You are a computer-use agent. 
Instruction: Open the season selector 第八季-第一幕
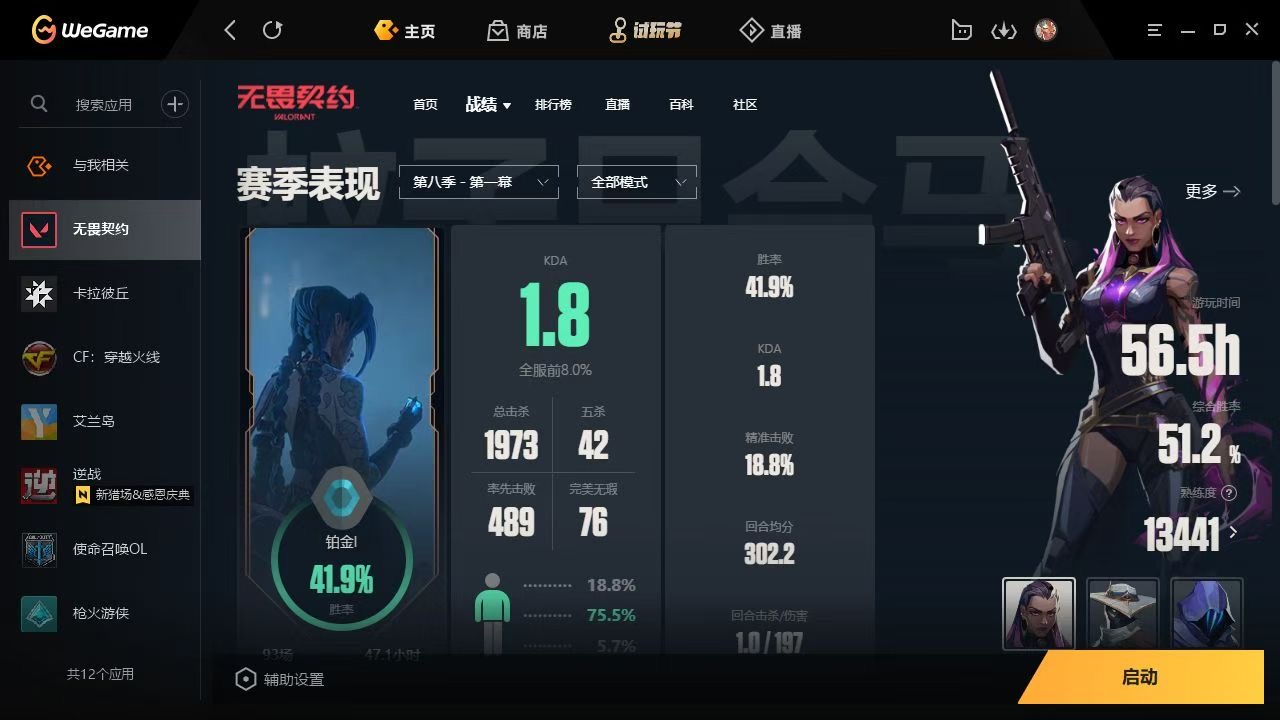(478, 182)
